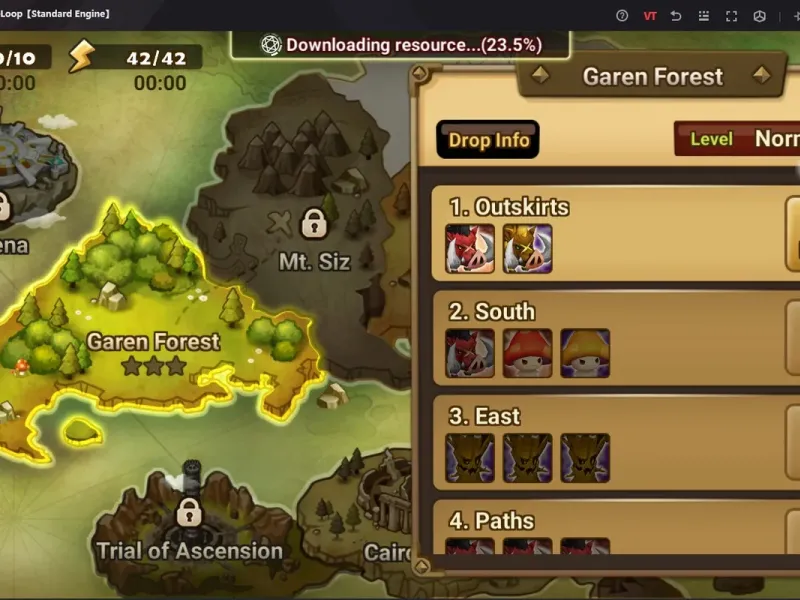The image size is (800, 600).
Task: Open the Drop Info panel
Action: tap(488, 140)
